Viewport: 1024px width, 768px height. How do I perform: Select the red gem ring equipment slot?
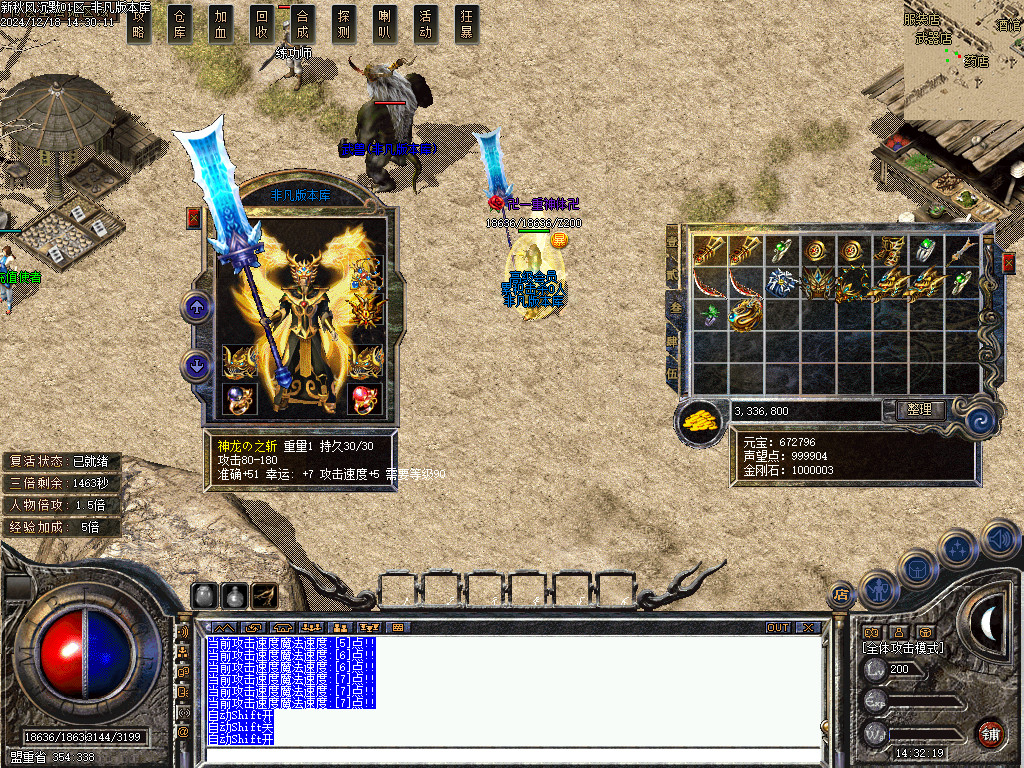tap(364, 398)
